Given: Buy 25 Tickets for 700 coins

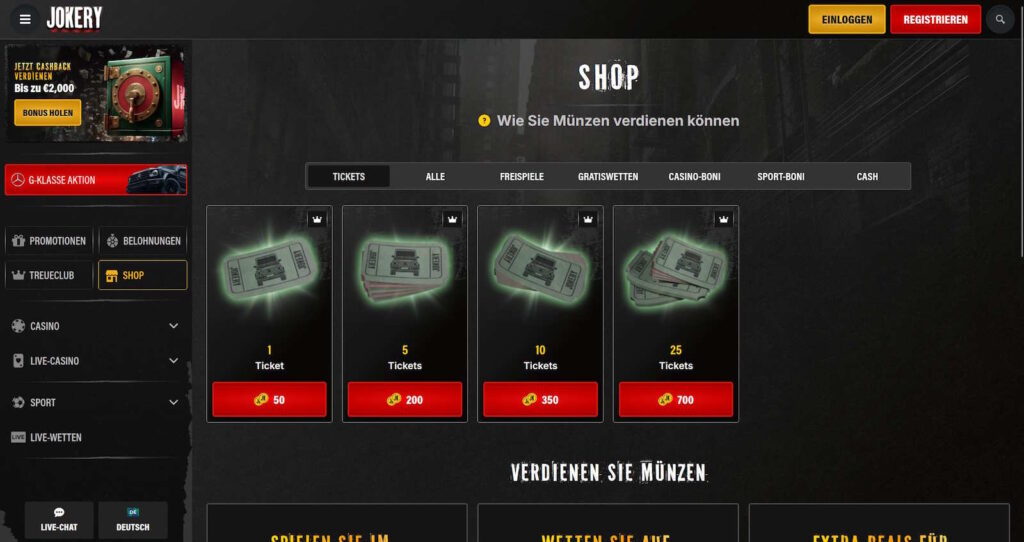Looking at the screenshot, I should point(675,400).
